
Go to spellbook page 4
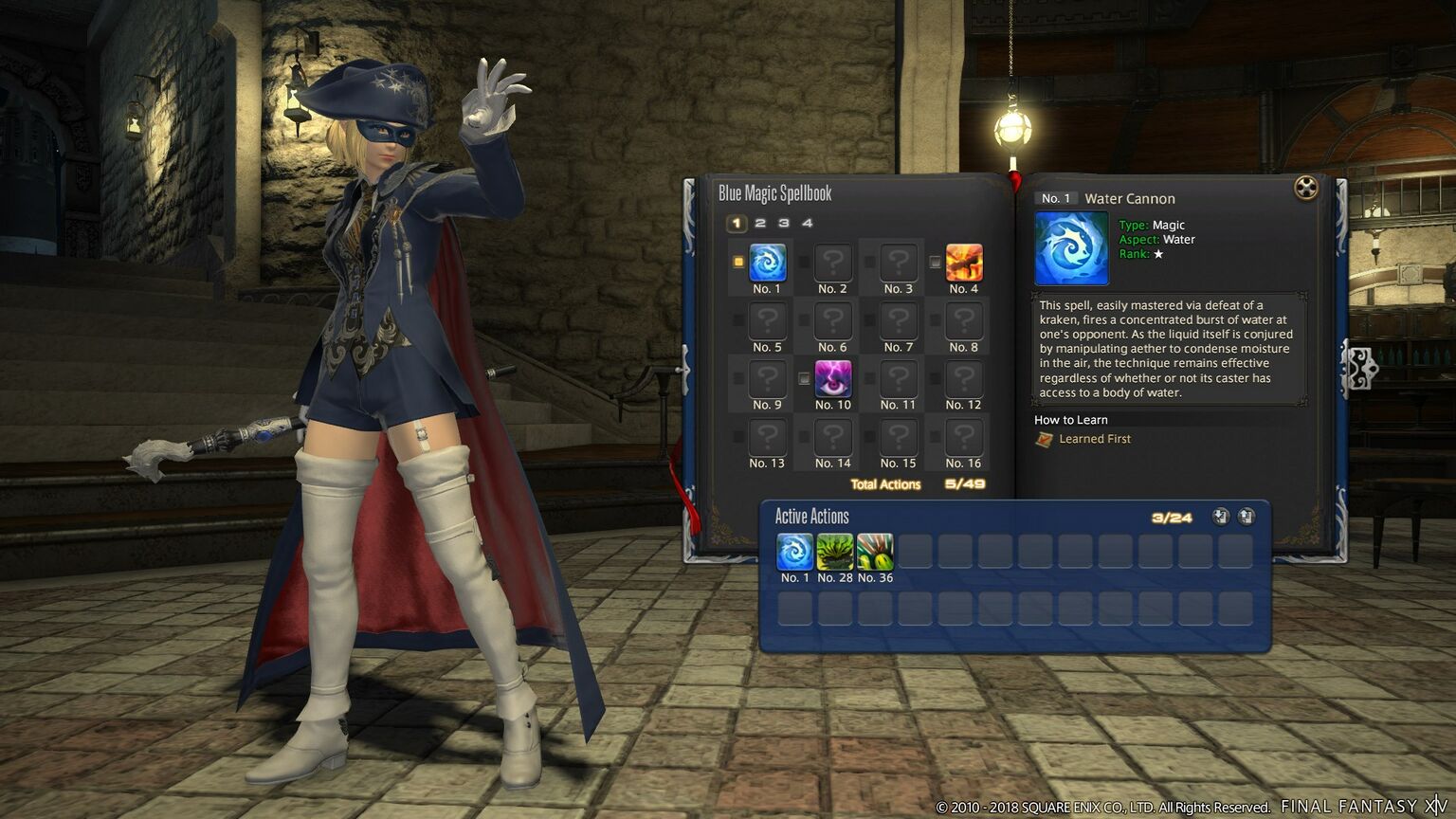pos(808,224)
